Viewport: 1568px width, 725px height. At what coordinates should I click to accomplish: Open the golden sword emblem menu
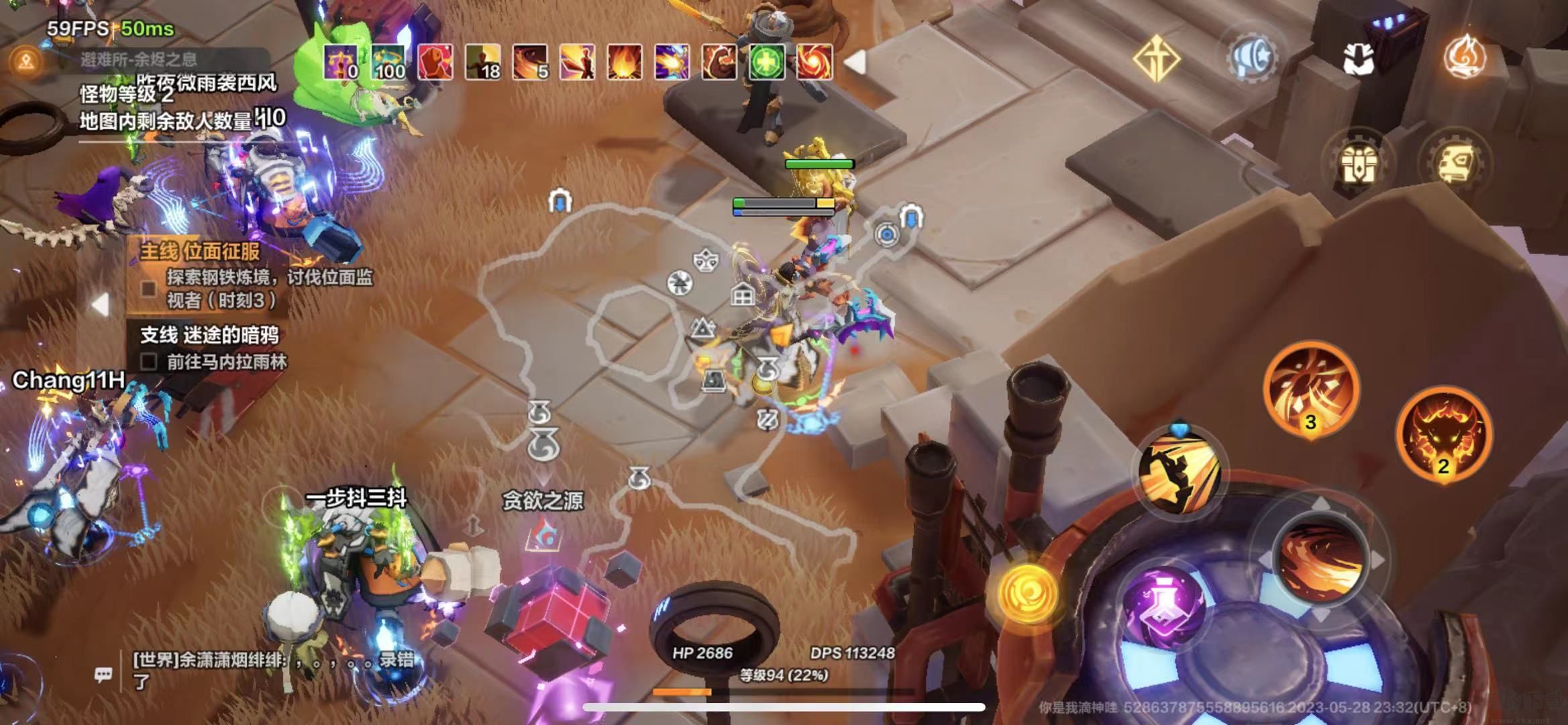point(1156,59)
